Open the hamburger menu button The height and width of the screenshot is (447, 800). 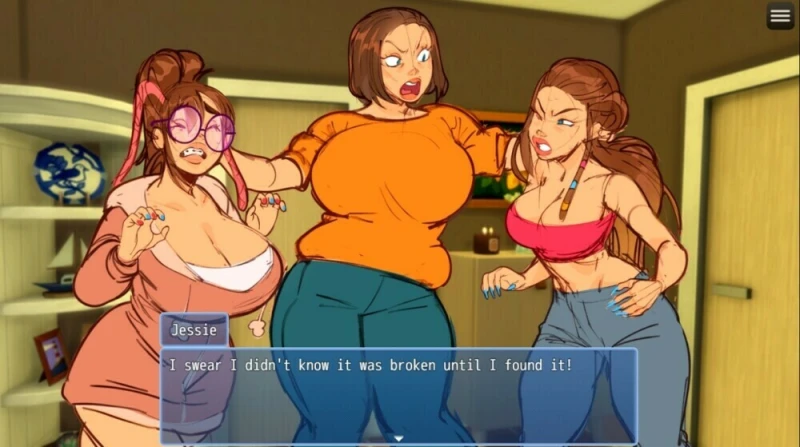pos(780,16)
